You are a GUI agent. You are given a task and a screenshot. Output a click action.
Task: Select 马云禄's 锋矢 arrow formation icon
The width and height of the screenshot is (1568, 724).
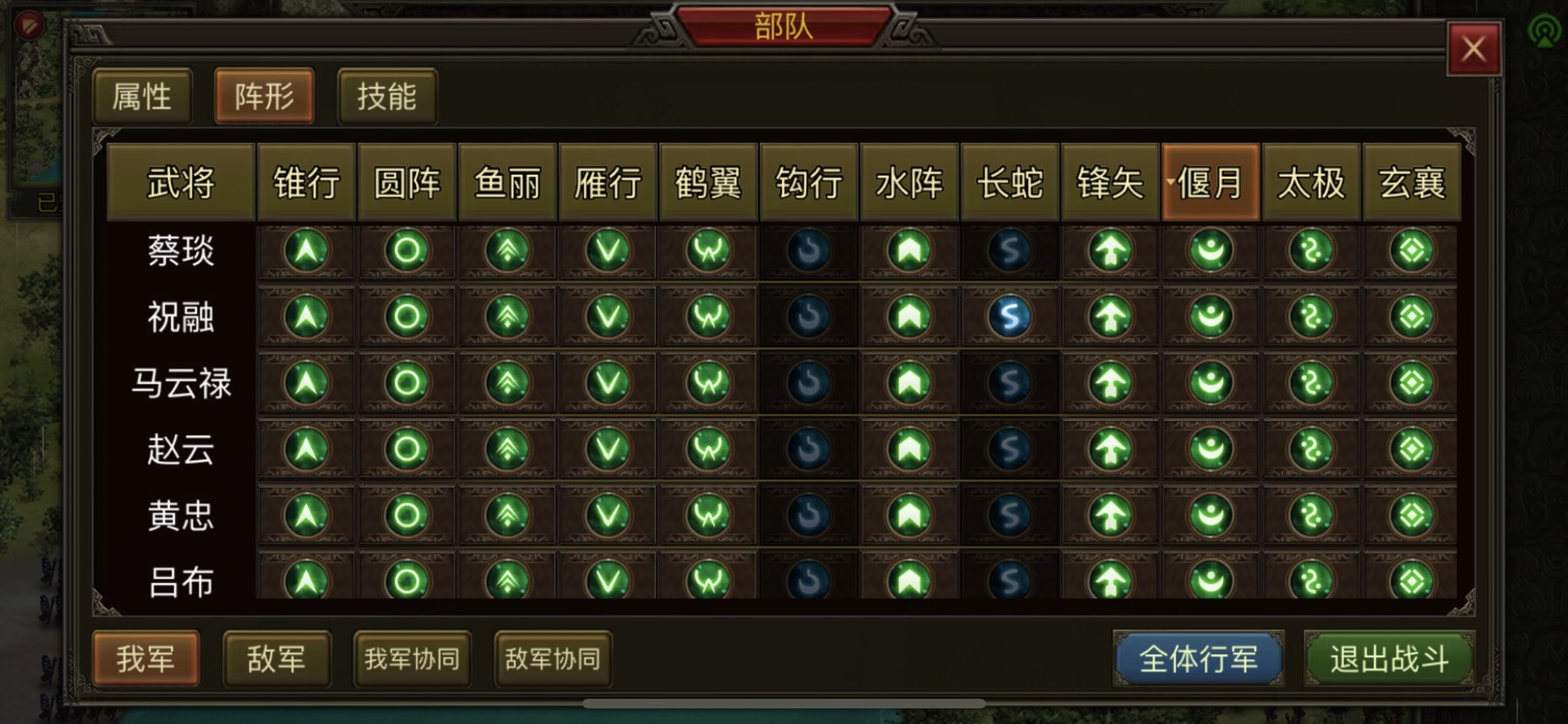point(1109,382)
